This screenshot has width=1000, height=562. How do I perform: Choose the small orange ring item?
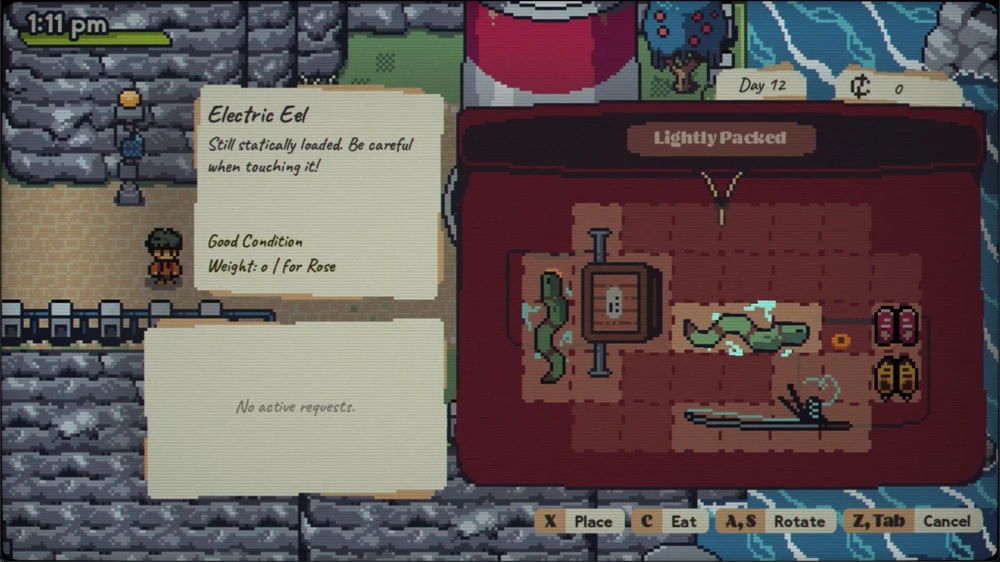[x=842, y=340]
